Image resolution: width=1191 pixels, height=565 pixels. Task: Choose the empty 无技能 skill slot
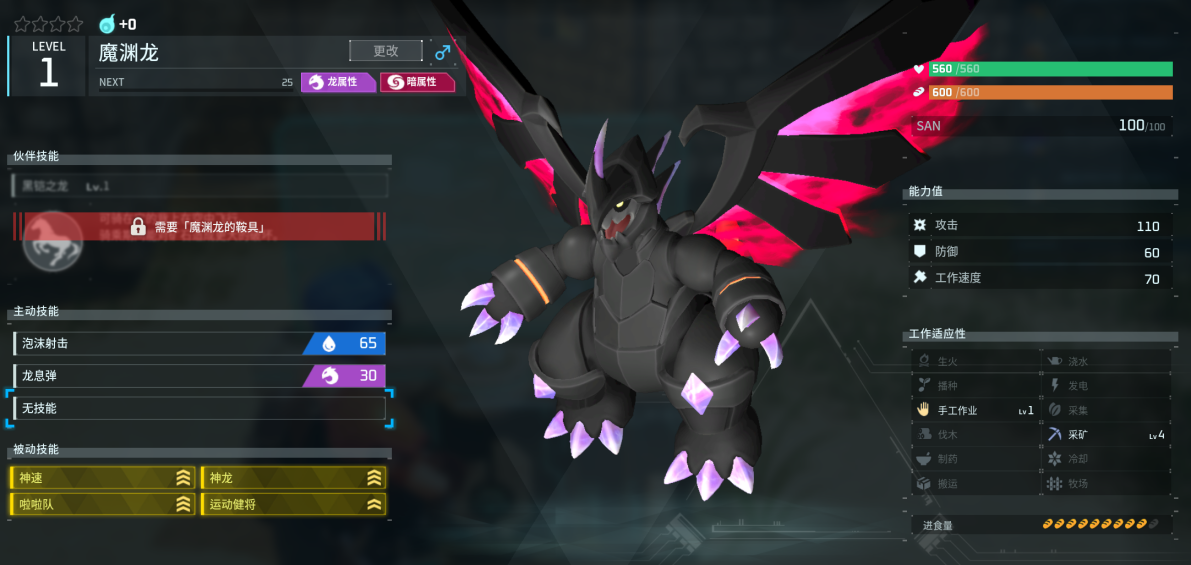tap(199, 408)
